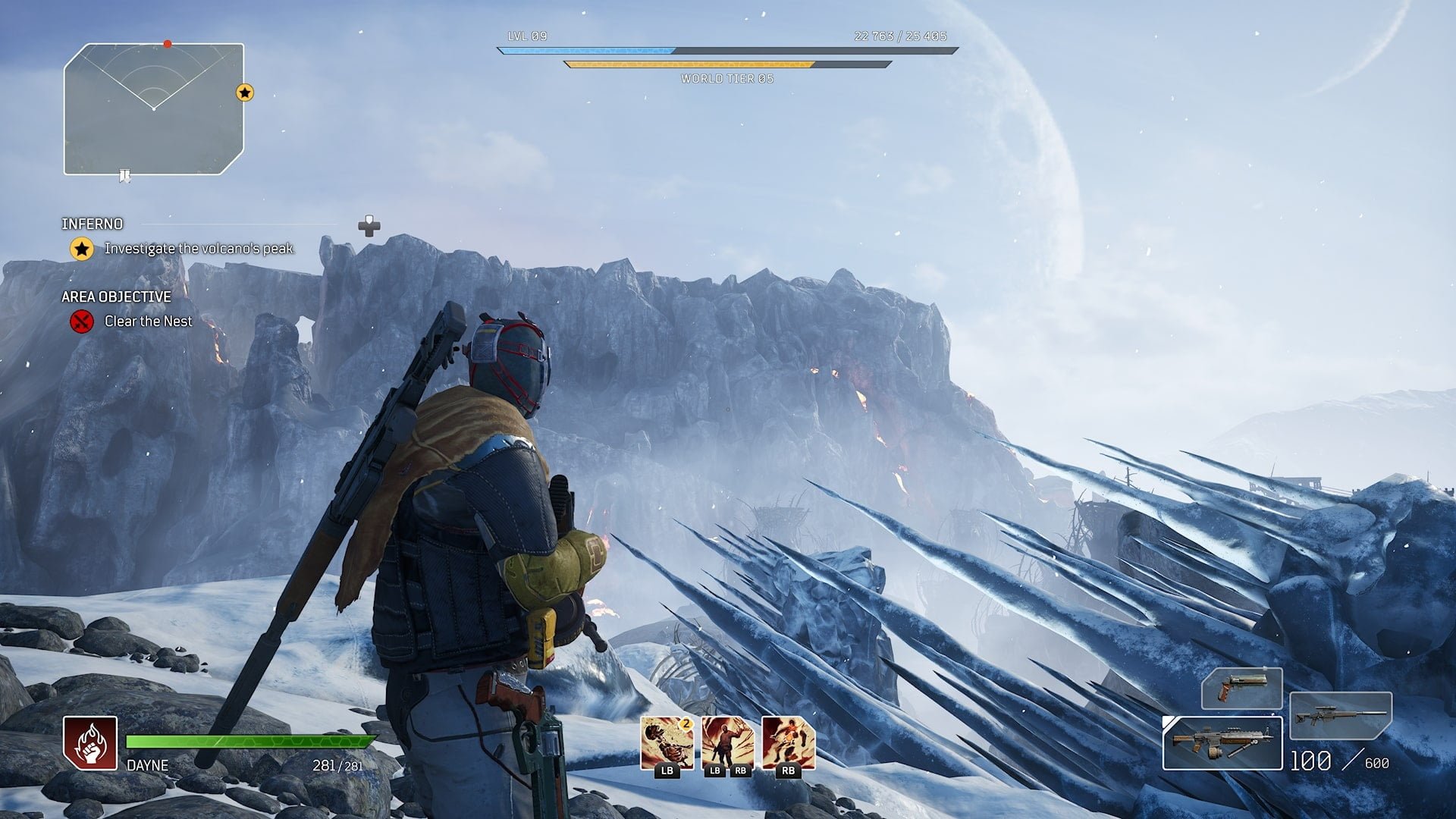Image resolution: width=1456 pixels, height=819 pixels.
Task: Select the Inferno quest star icon
Action: [82, 249]
